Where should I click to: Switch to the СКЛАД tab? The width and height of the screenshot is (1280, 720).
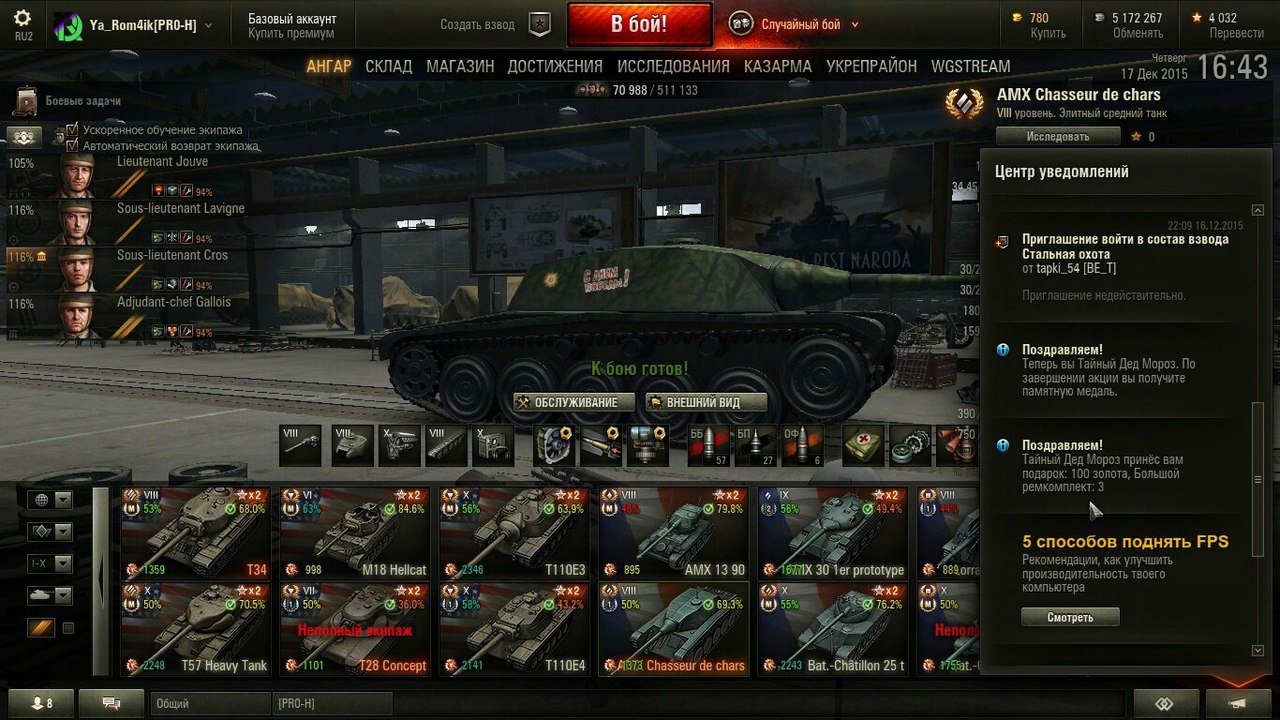[388, 66]
